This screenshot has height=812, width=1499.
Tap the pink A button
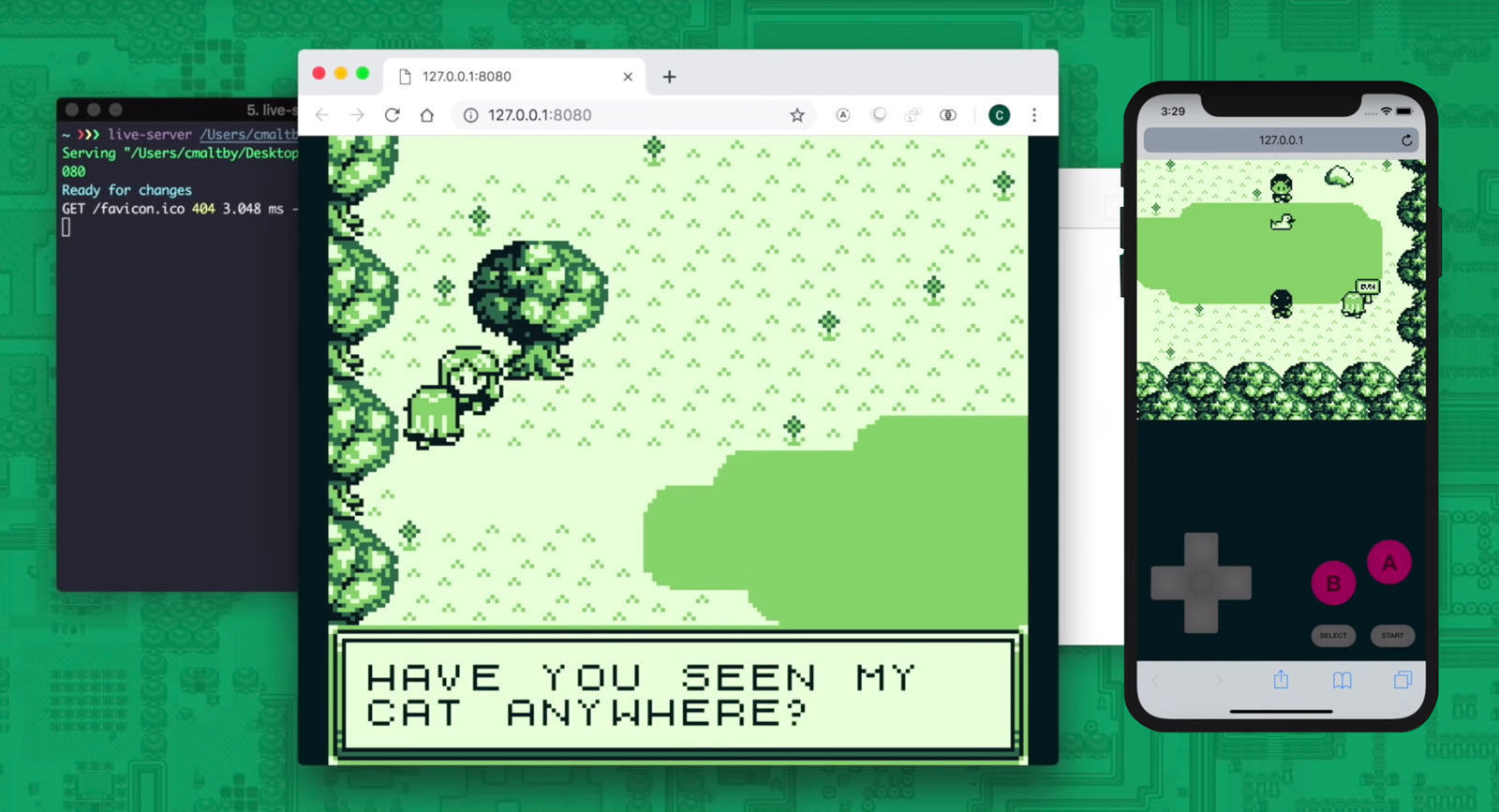tap(1388, 563)
